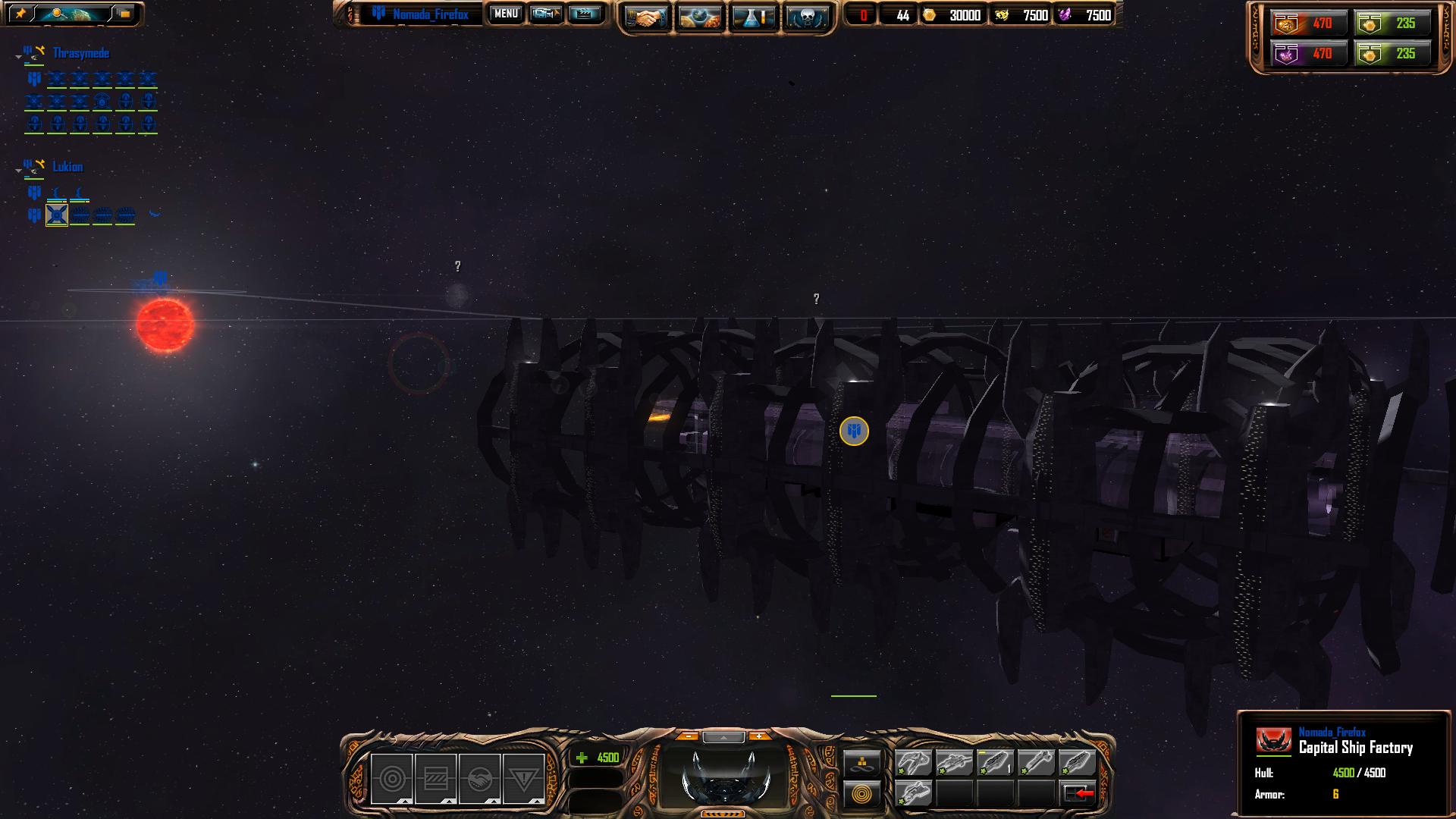Open the planets empire overview

tap(699, 17)
